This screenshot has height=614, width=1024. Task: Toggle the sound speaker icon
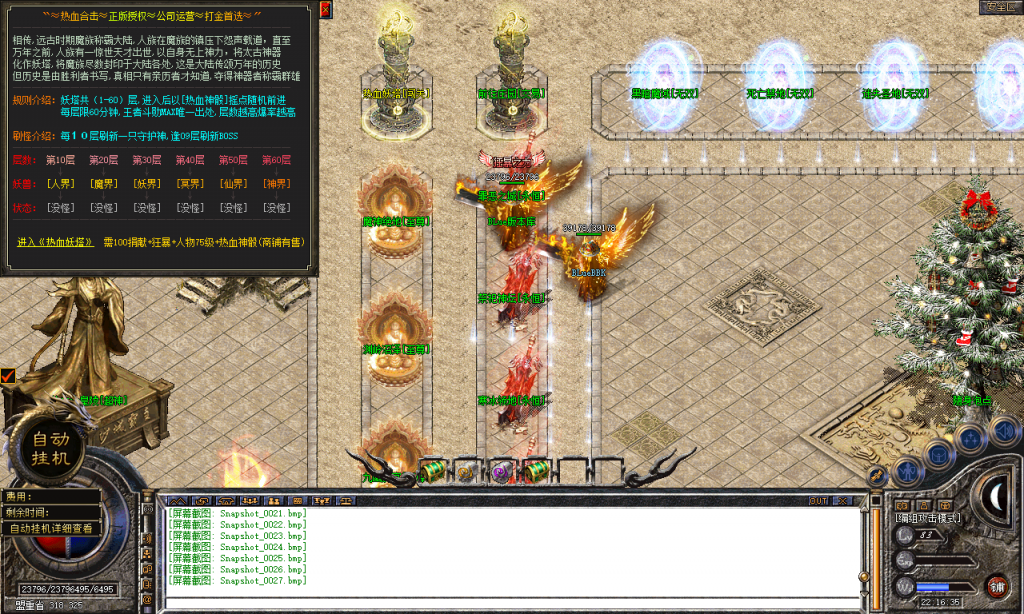(1003, 429)
